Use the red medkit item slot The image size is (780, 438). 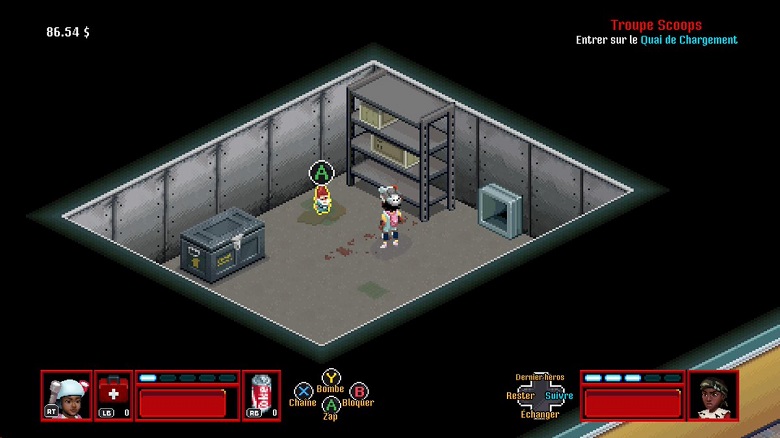click(113, 395)
